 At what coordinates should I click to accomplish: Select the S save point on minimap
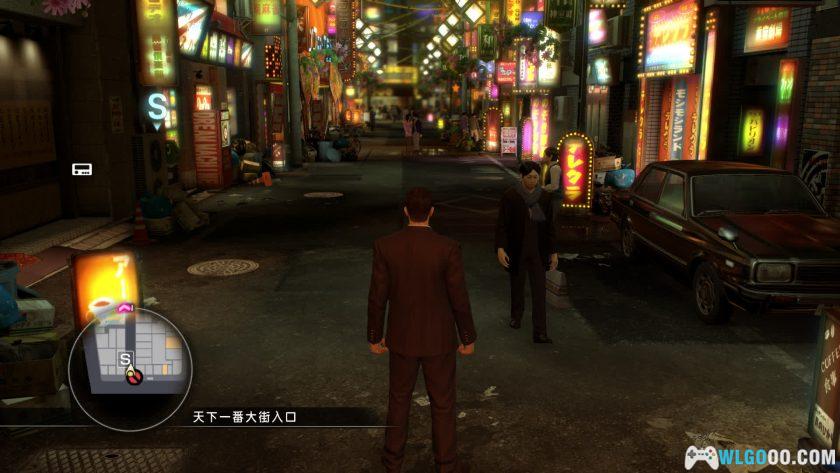pos(124,357)
